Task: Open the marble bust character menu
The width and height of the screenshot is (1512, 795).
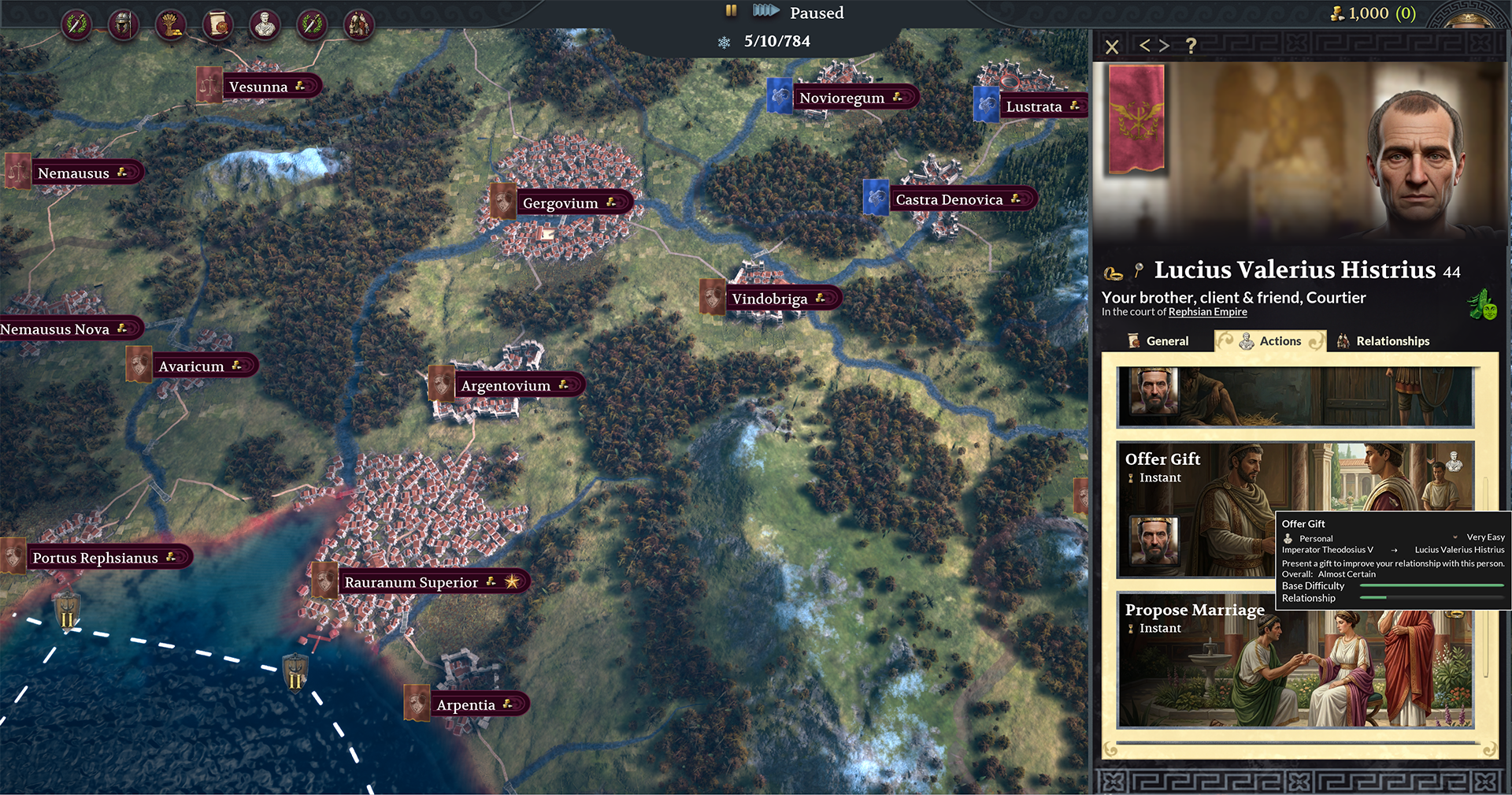Action: point(265,24)
